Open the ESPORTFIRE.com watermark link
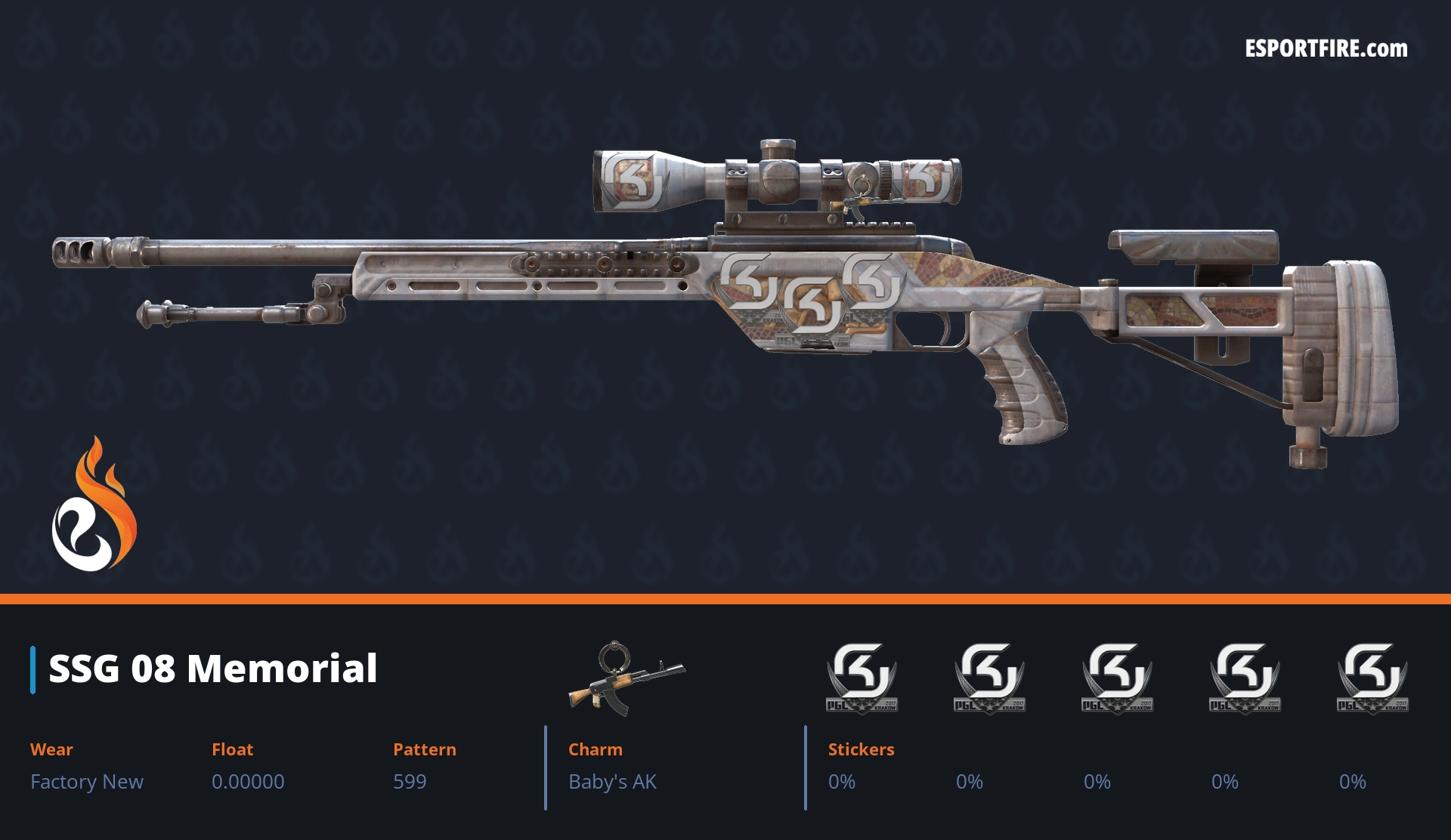Screen dimensions: 1451x840 coord(1326,49)
